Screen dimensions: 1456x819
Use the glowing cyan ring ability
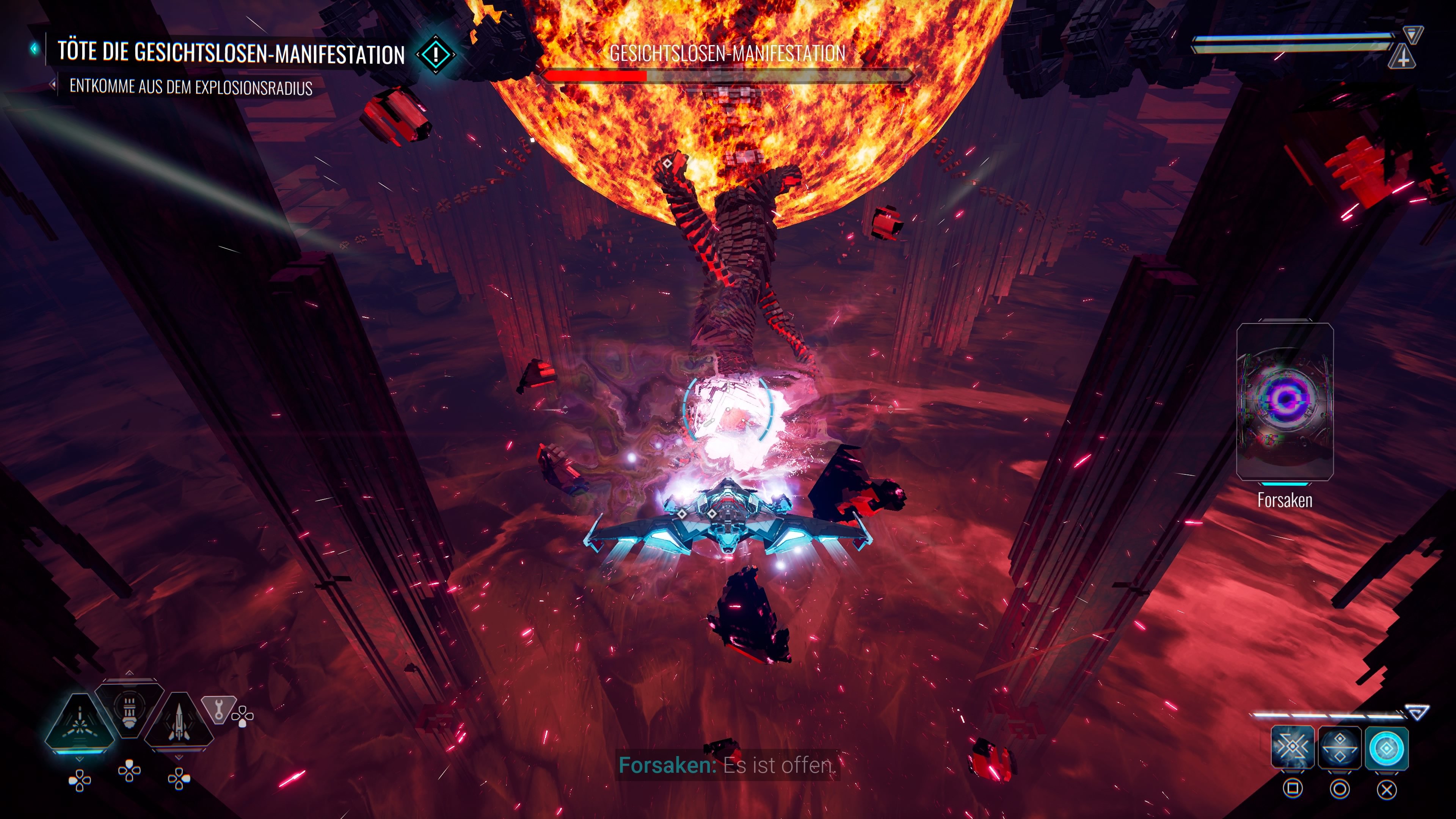click(1387, 748)
